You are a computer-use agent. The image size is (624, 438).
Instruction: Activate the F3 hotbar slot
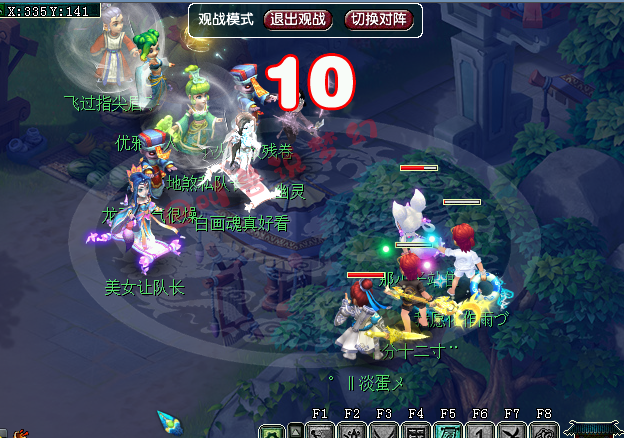click(384, 431)
